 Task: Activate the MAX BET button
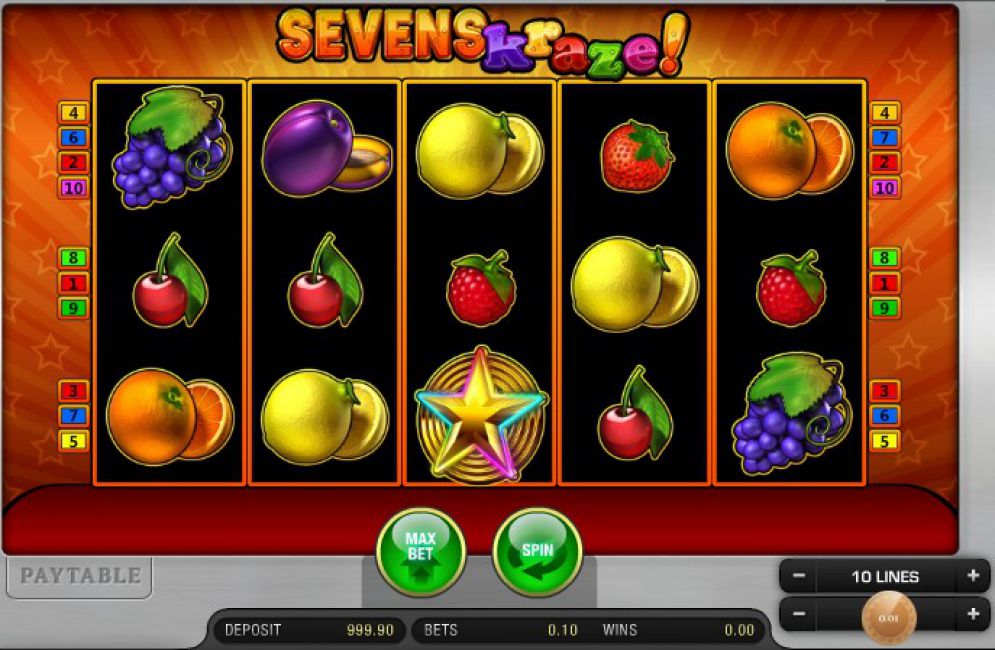coord(420,552)
